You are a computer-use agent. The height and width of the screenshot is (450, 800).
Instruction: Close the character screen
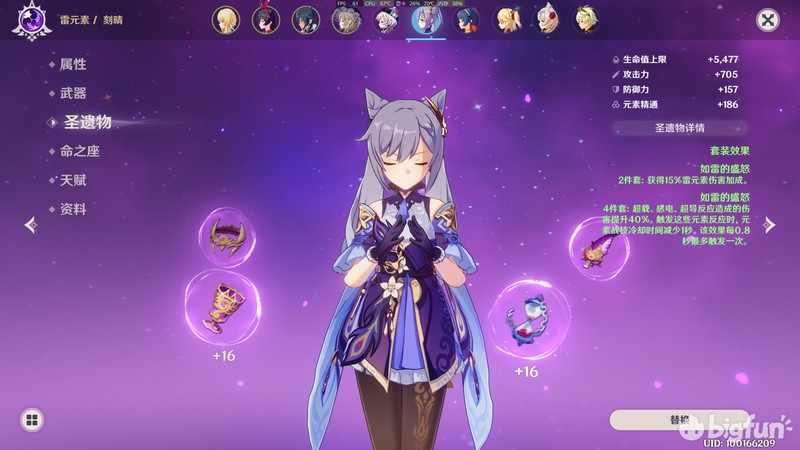(x=767, y=19)
